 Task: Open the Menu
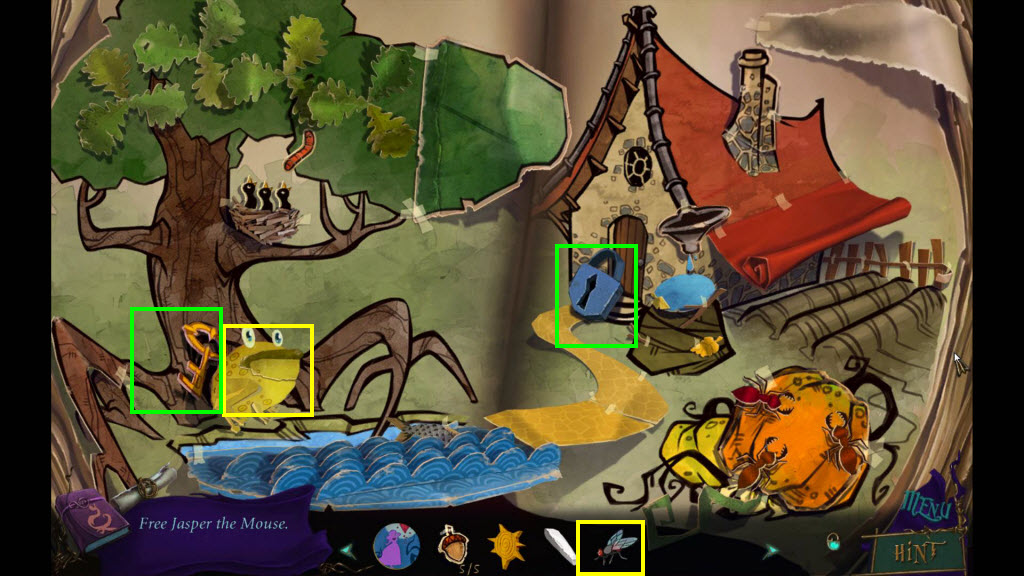[929, 508]
